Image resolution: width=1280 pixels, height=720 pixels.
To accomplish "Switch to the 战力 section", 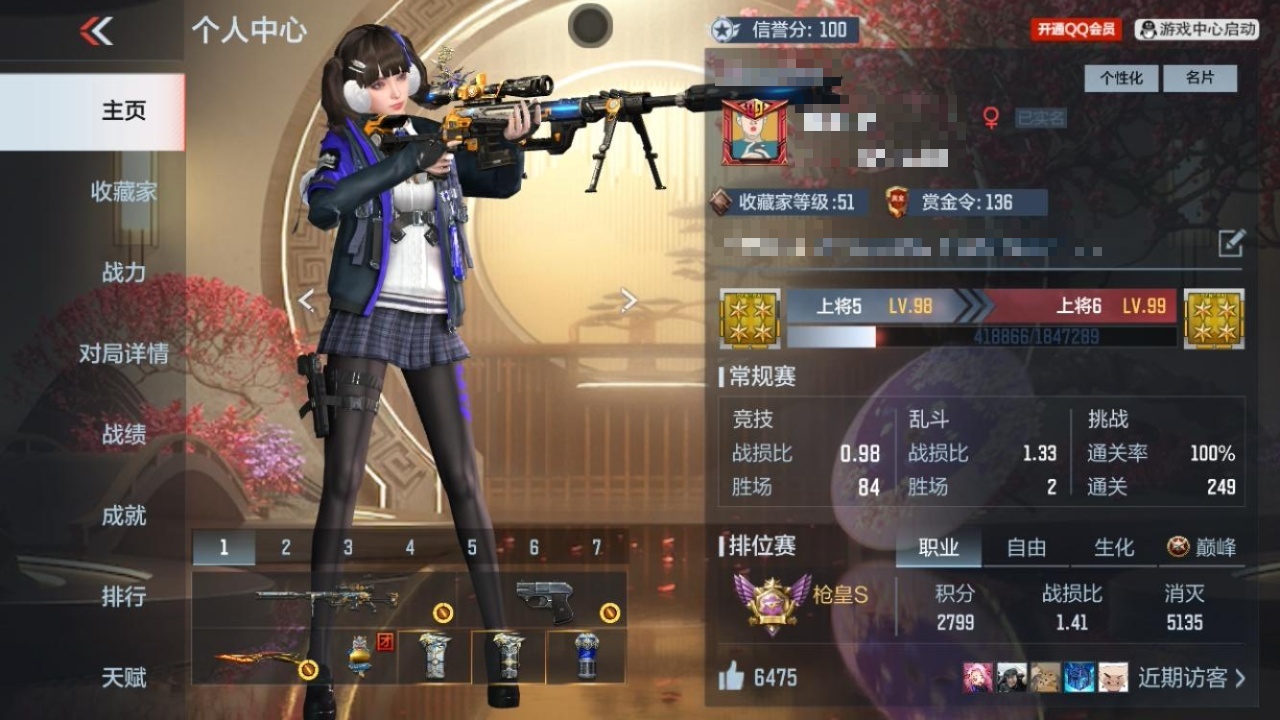I will (123, 272).
